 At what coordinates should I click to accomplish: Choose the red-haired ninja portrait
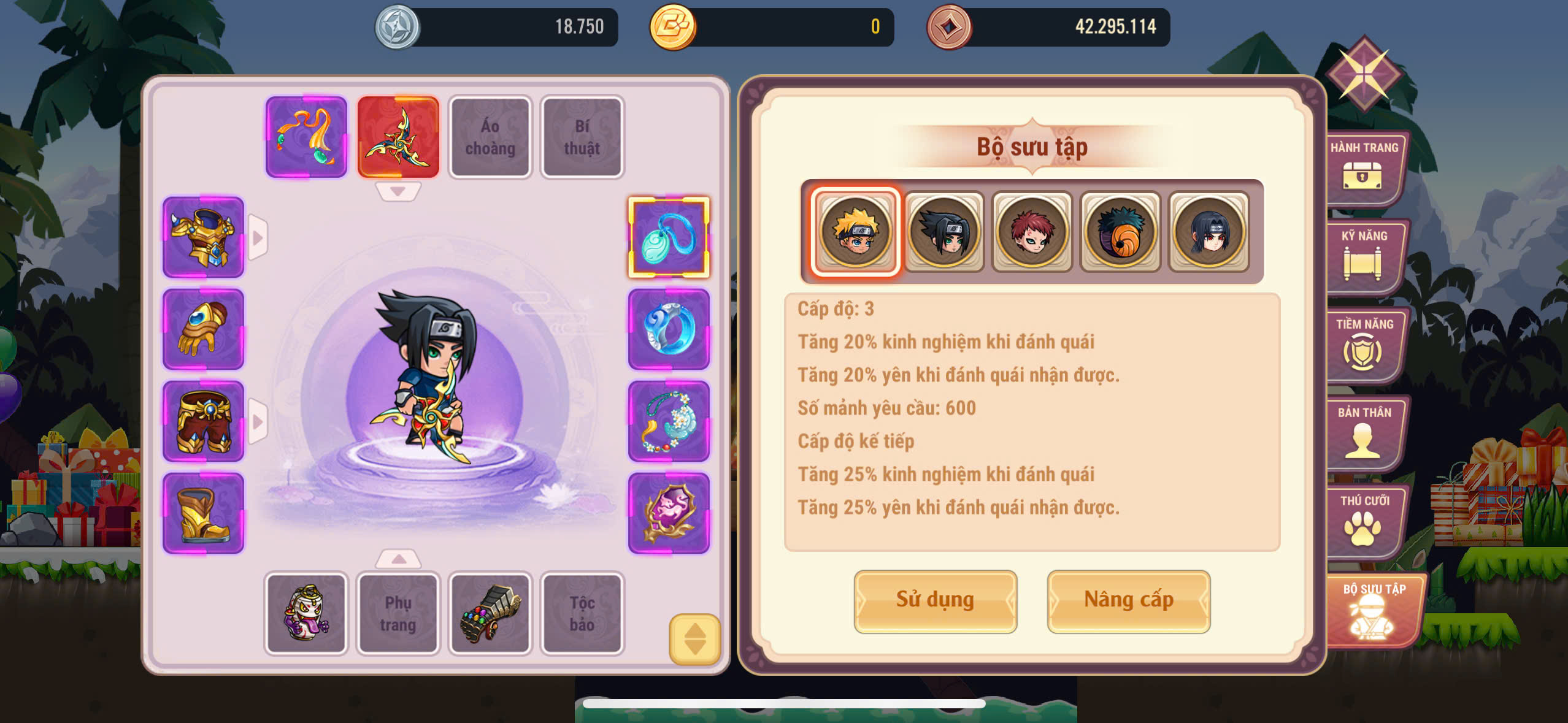(1032, 232)
